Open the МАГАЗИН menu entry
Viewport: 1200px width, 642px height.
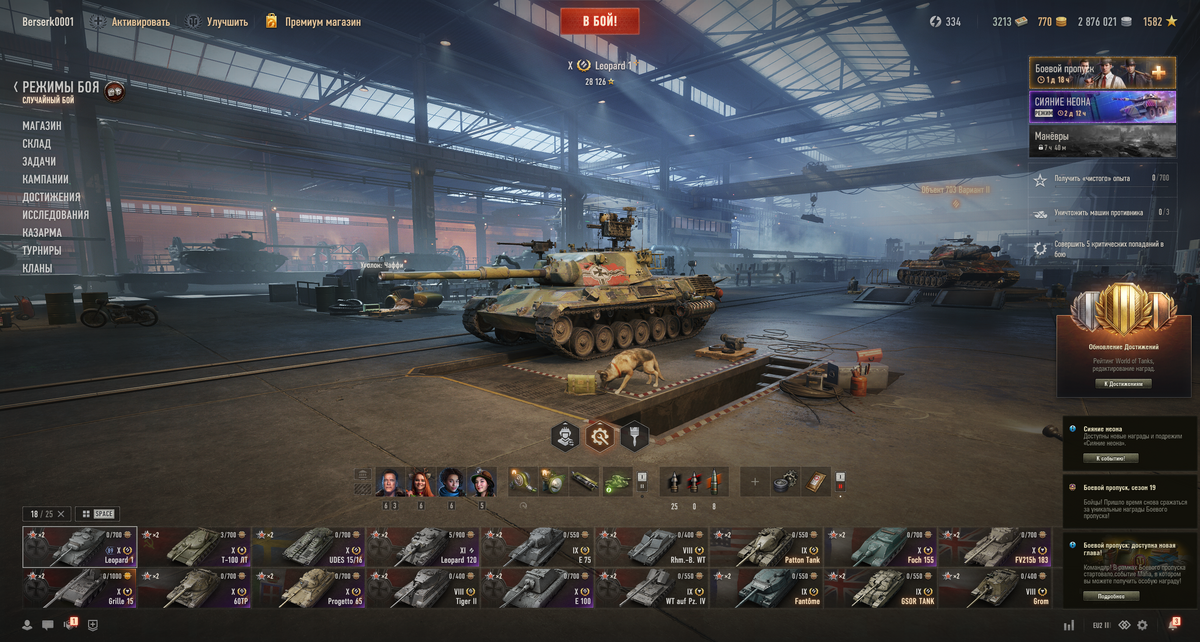[42, 126]
